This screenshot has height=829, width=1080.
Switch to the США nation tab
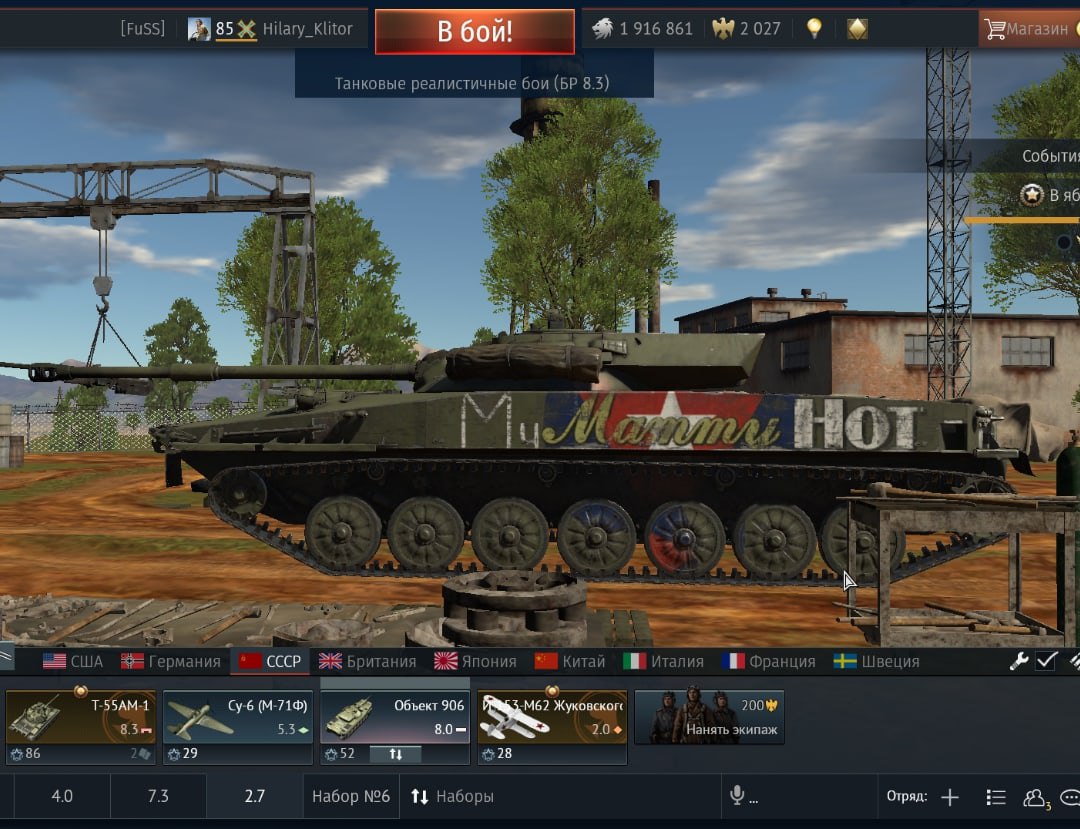pyautogui.click(x=73, y=661)
